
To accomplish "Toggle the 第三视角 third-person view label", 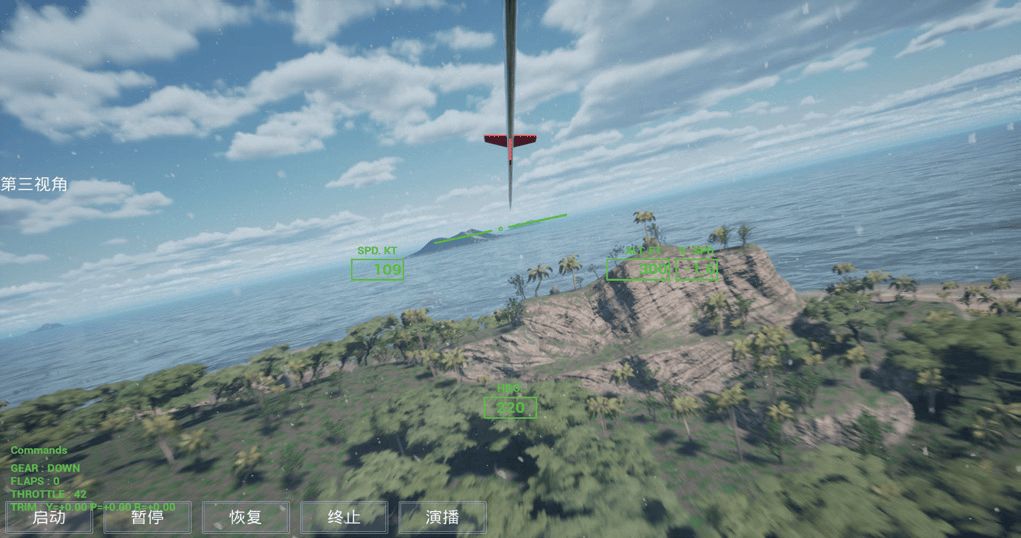I will tap(34, 184).
